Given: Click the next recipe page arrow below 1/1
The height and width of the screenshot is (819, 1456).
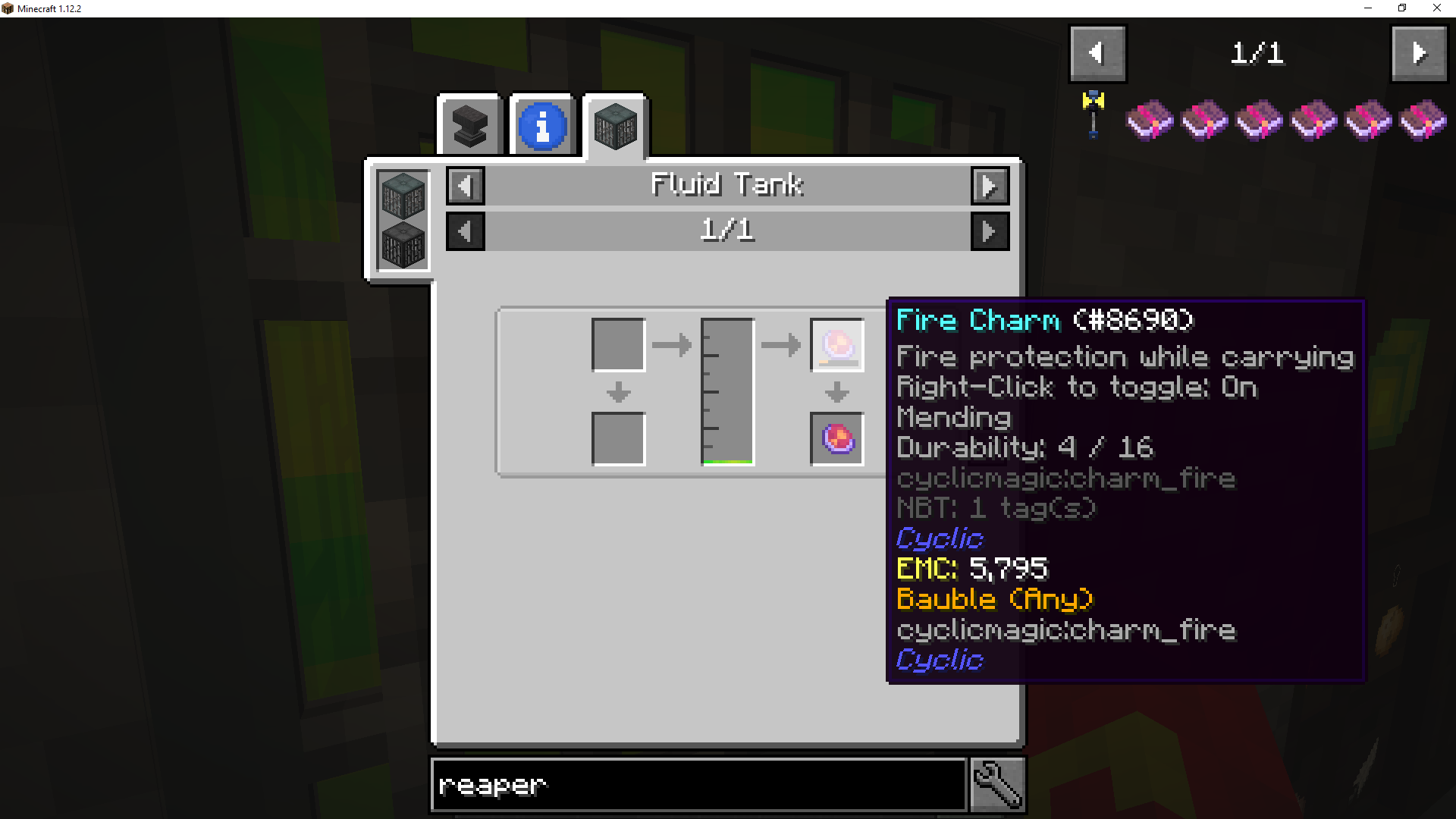Looking at the screenshot, I should pos(990,231).
